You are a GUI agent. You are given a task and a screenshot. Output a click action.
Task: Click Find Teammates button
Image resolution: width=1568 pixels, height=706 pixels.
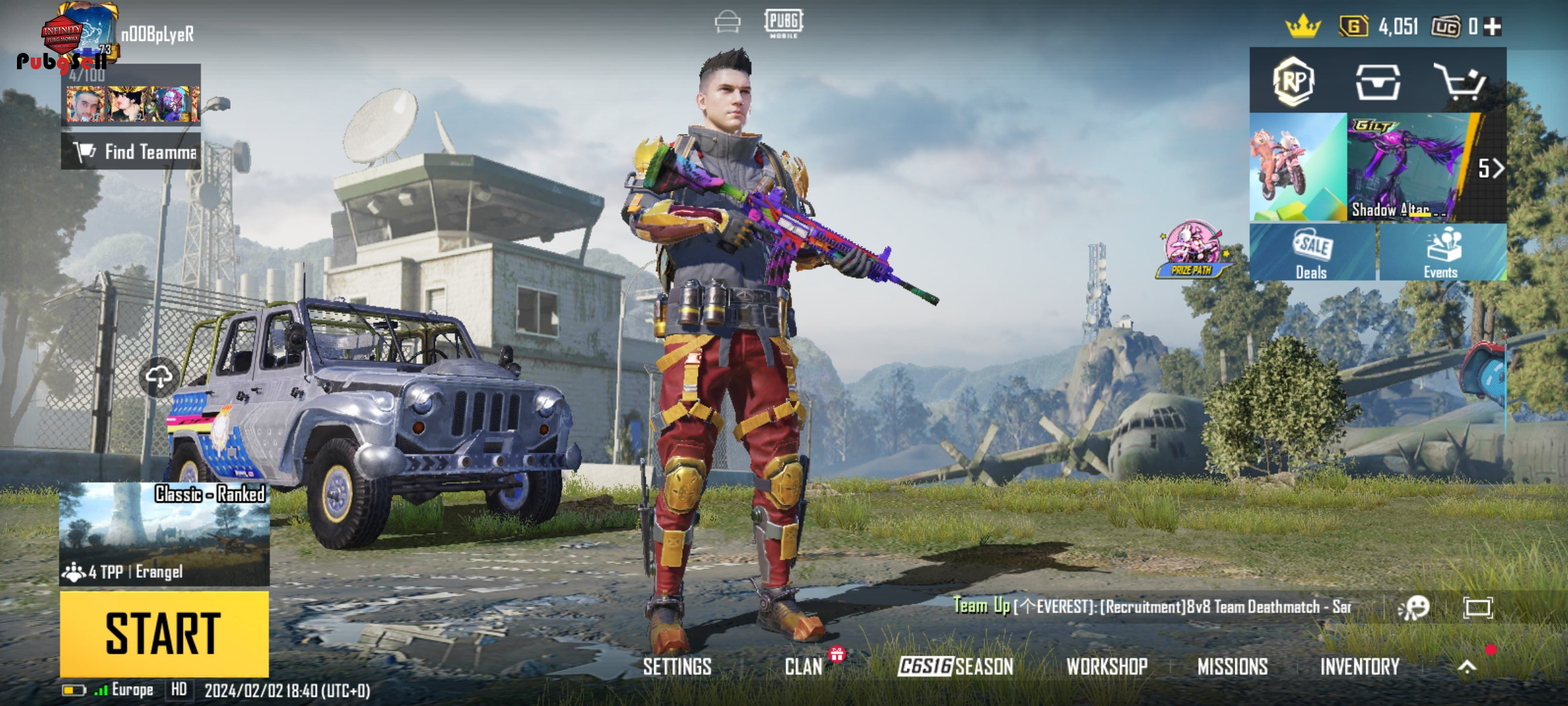pyautogui.click(x=131, y=152)
